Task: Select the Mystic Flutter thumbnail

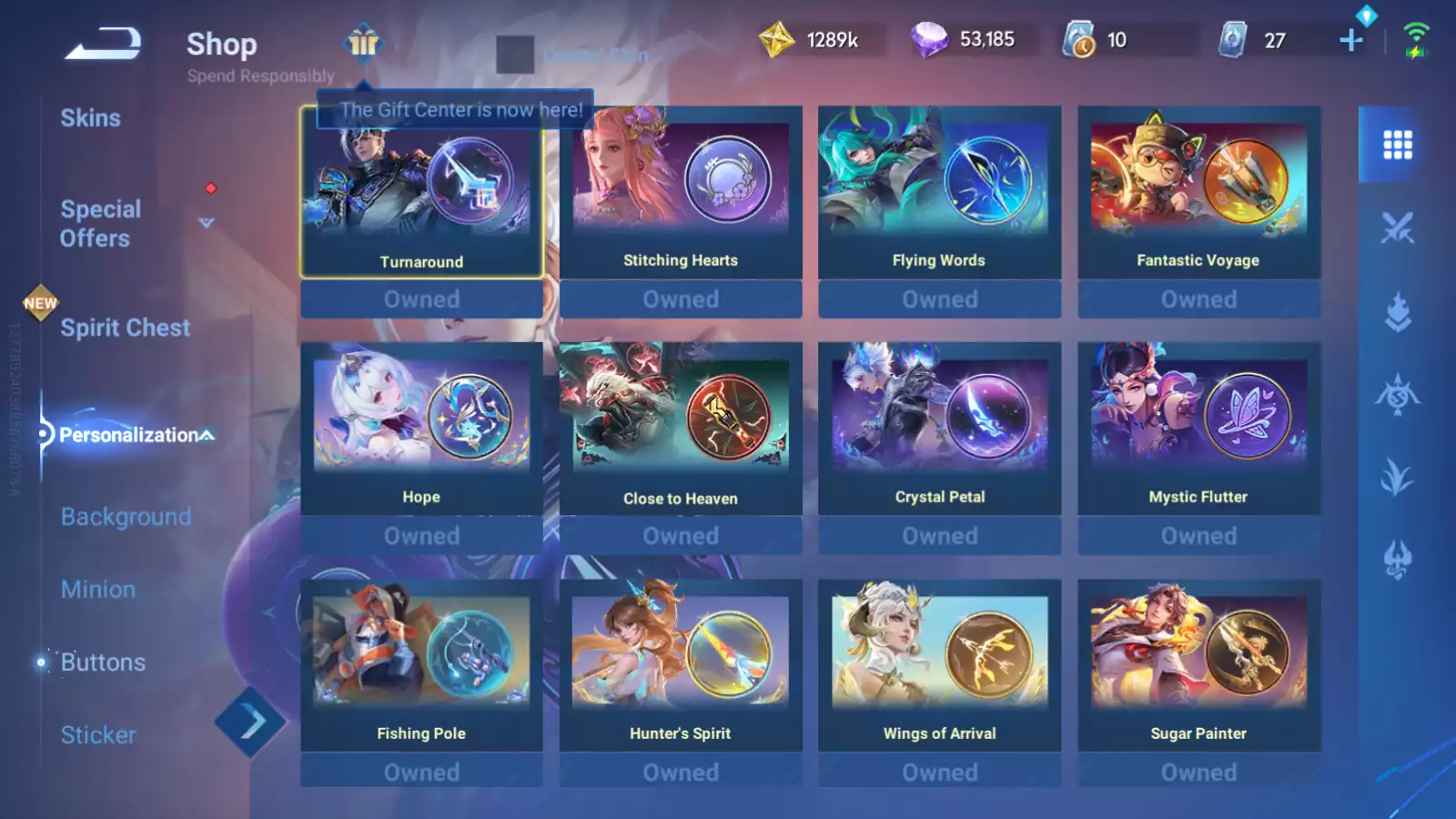Action: tap(1198, 419)
